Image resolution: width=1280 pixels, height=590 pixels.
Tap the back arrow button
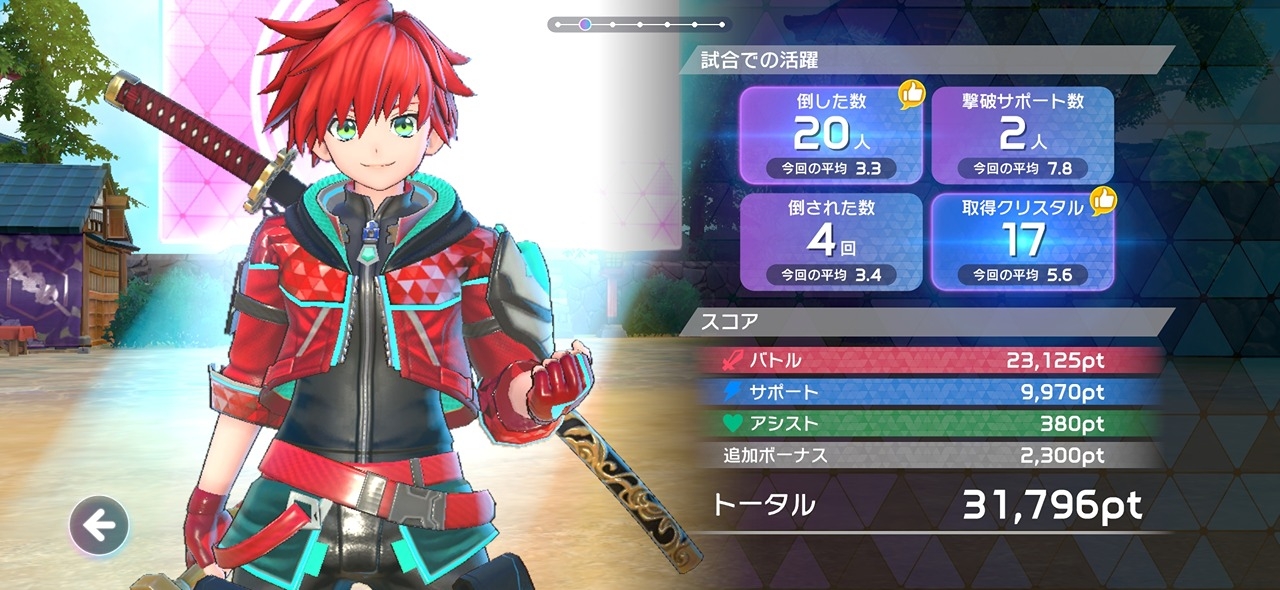[99, 525]
